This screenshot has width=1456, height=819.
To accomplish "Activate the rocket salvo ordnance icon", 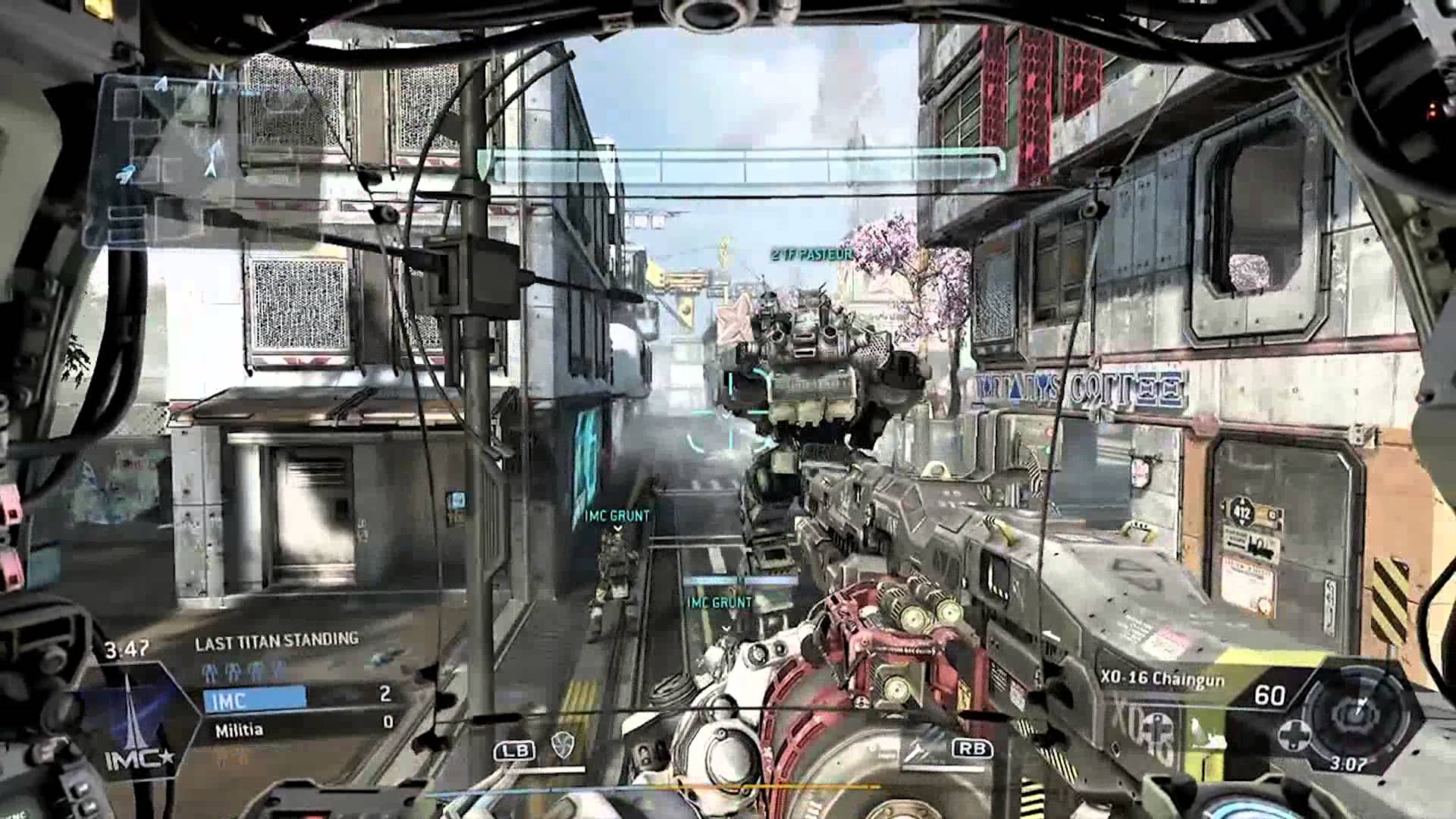I will point(922,746).
